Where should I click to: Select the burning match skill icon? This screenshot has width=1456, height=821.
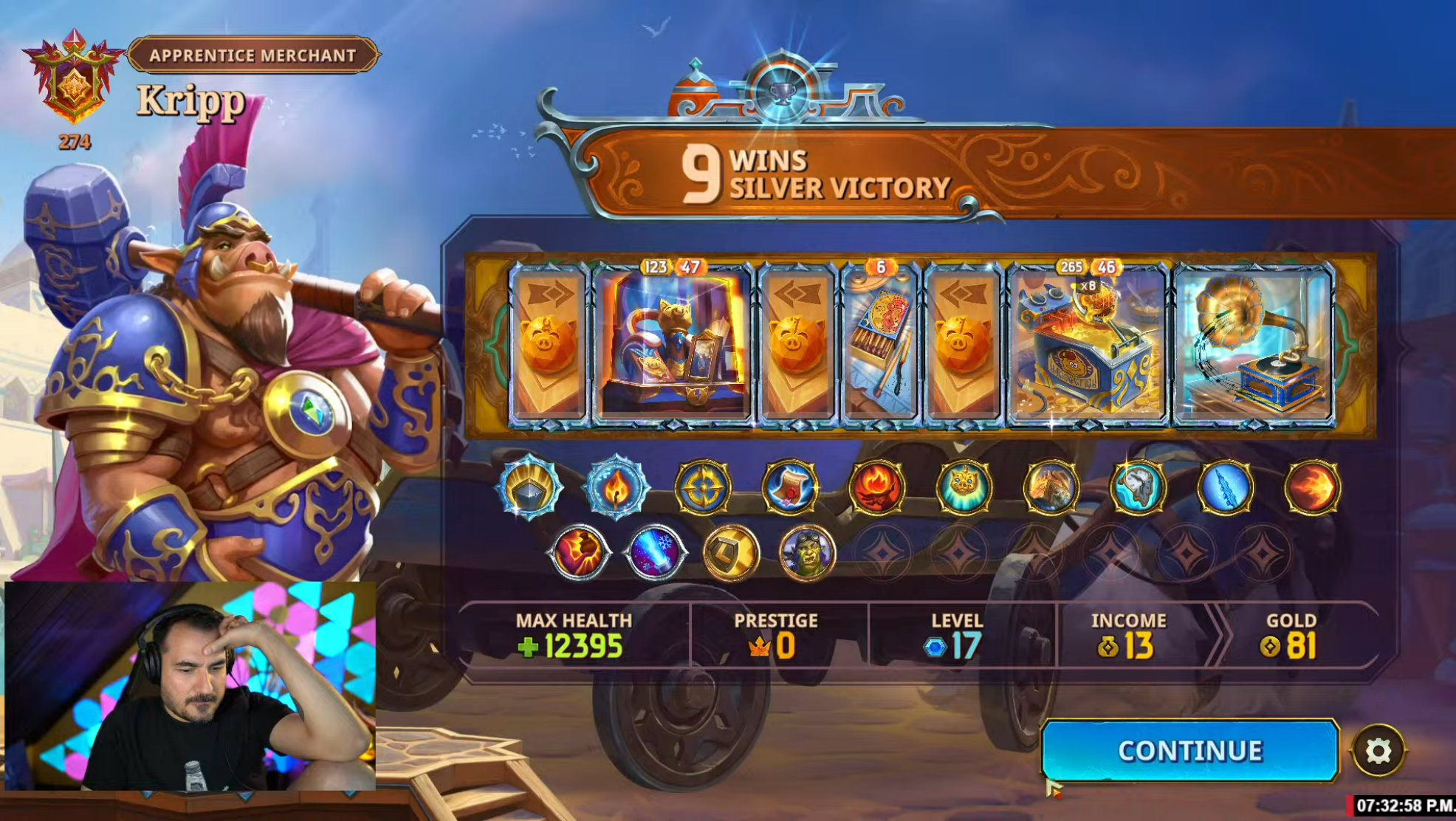(616, 487)
